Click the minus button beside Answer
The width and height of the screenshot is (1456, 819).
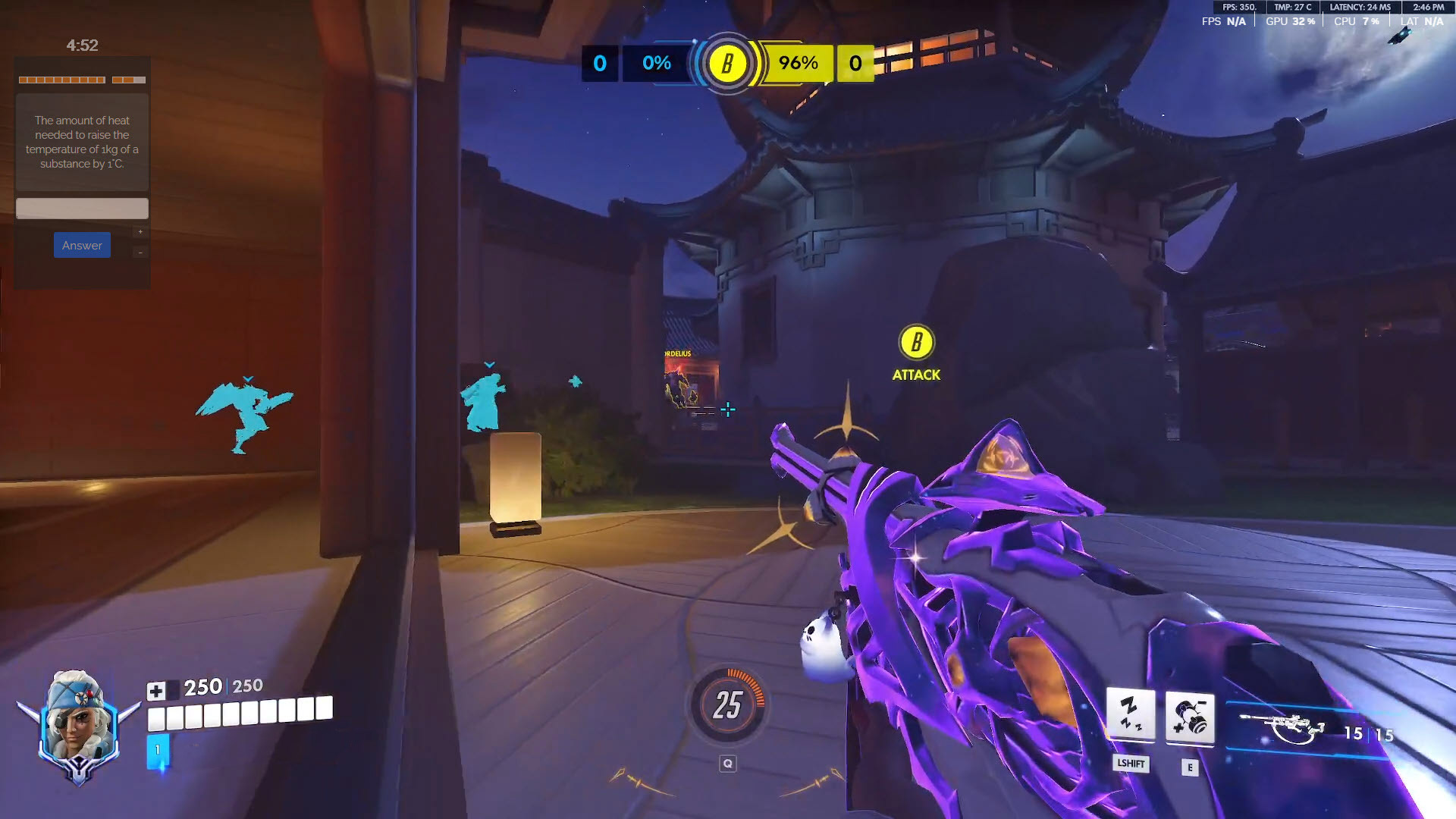coord(140,252)
